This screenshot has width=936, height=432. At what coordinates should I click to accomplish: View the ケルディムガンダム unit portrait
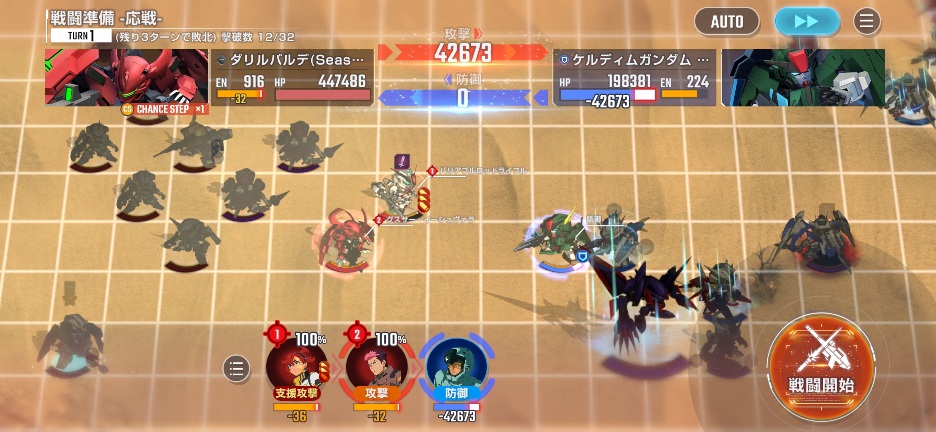(802, 77)
